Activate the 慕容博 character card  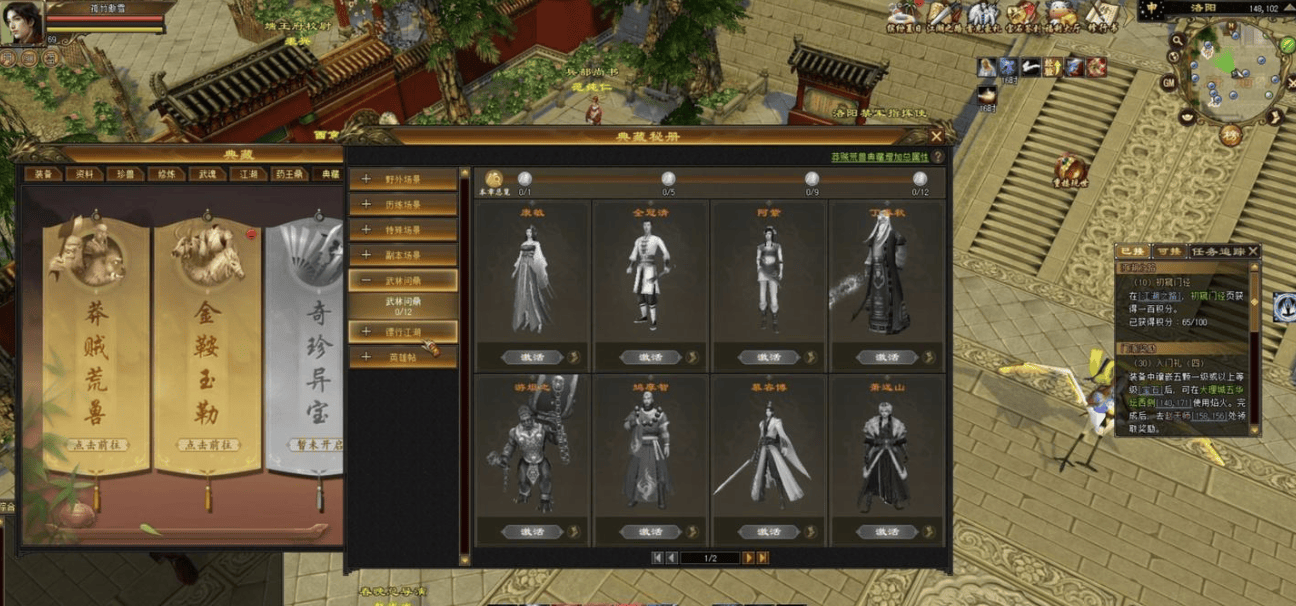767,532
